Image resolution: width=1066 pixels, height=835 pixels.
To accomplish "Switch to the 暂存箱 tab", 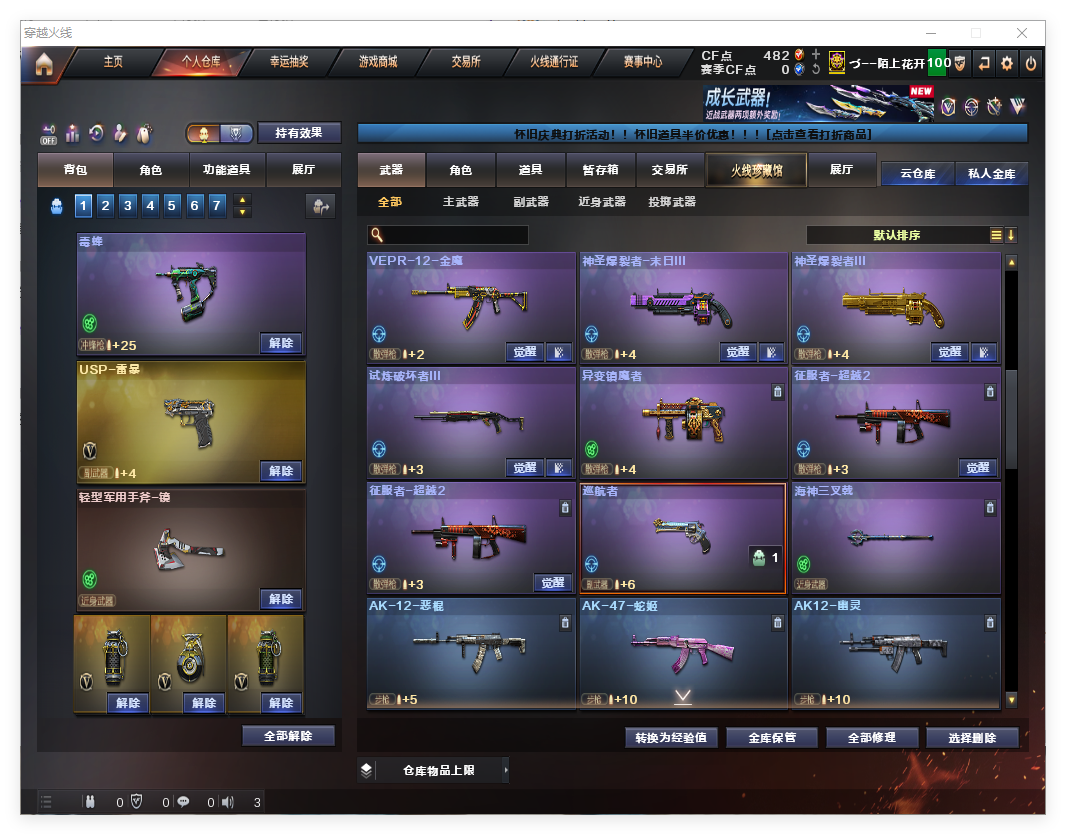I will point(600,171).
